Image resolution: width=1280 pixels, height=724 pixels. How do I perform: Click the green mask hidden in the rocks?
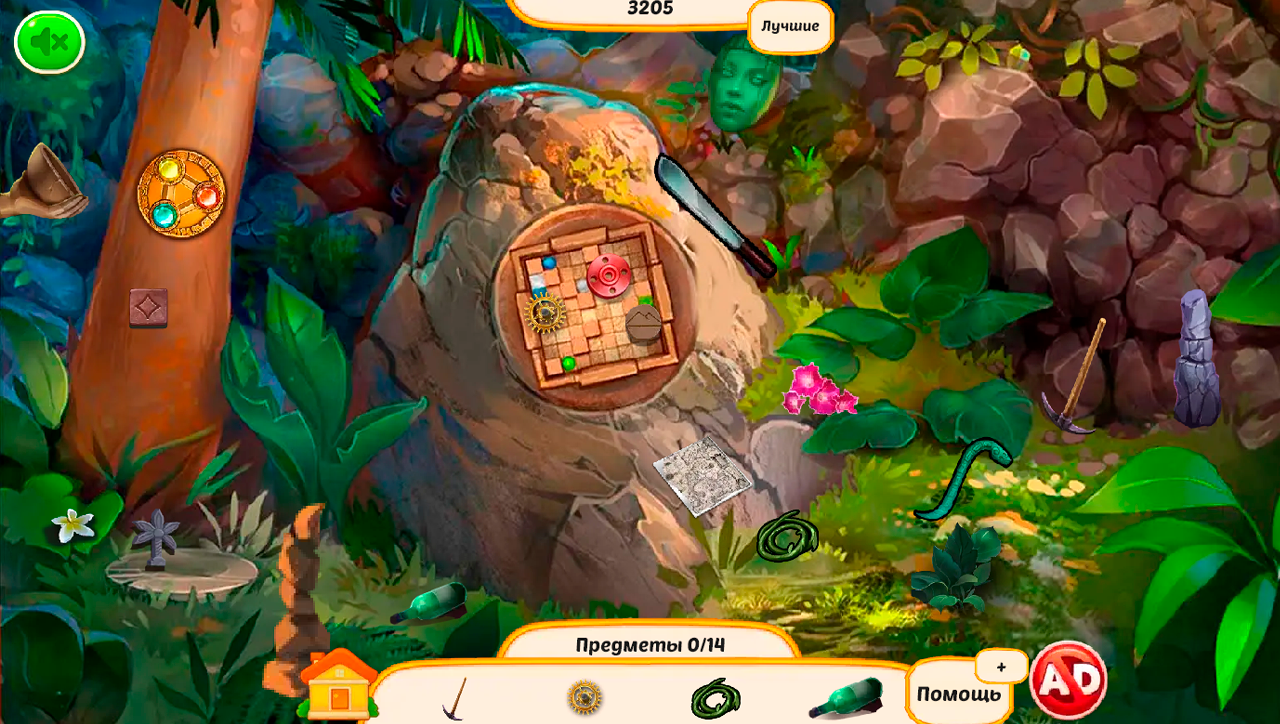[738, 90]
